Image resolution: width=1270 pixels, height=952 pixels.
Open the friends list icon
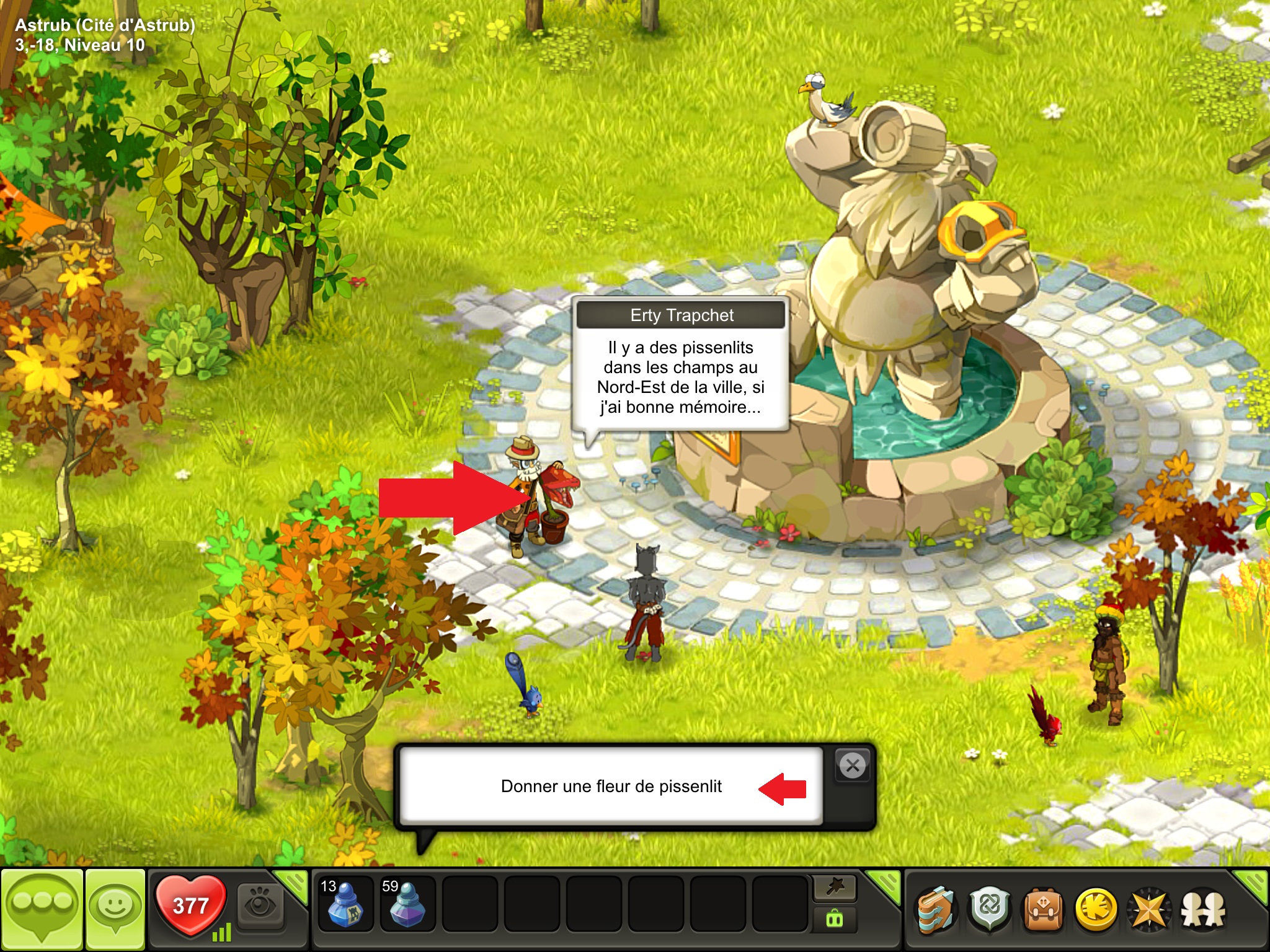click(x=1203, y=910)
